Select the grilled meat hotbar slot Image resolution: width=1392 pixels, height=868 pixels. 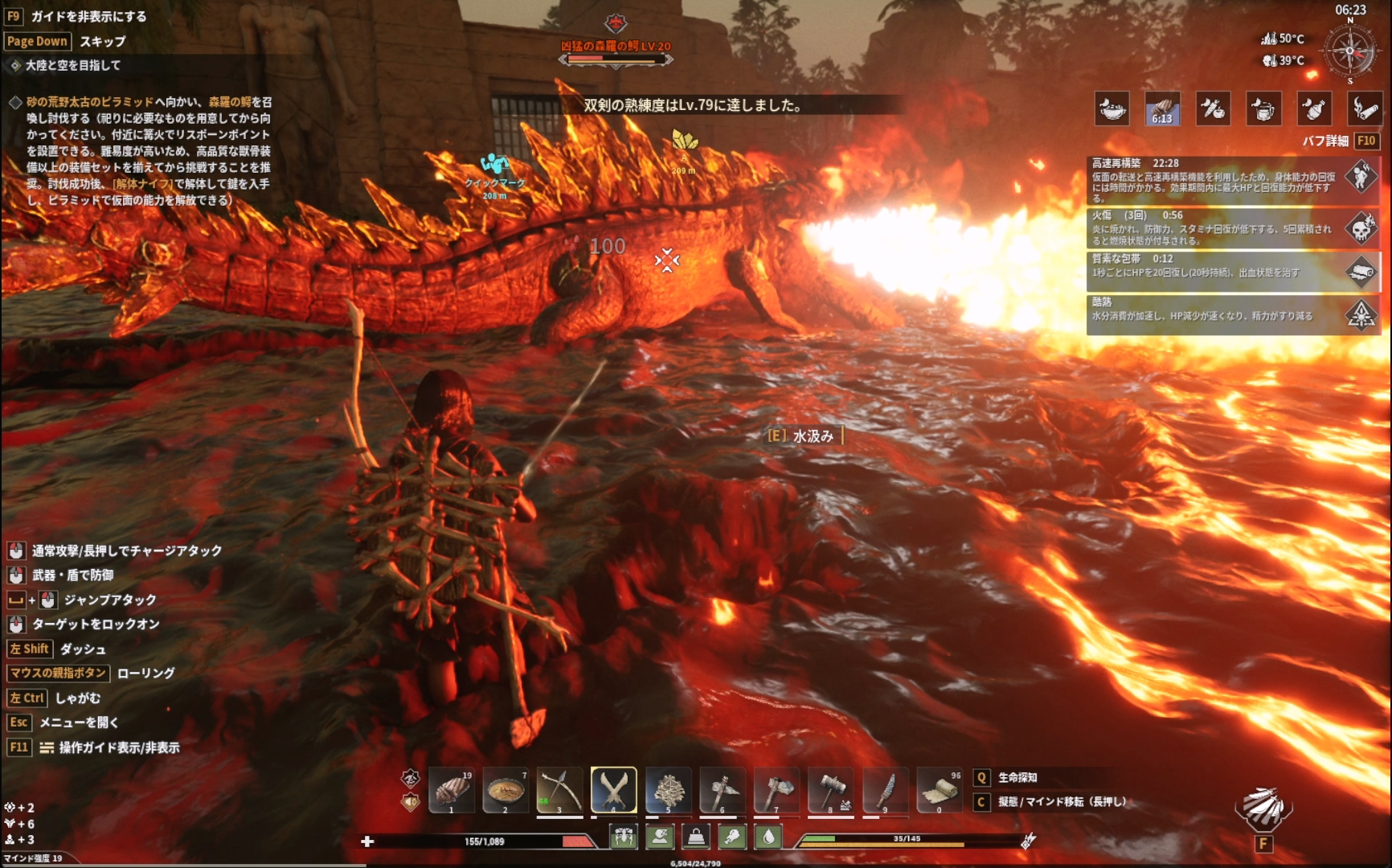pyautogui.click(x=452, y=791)
